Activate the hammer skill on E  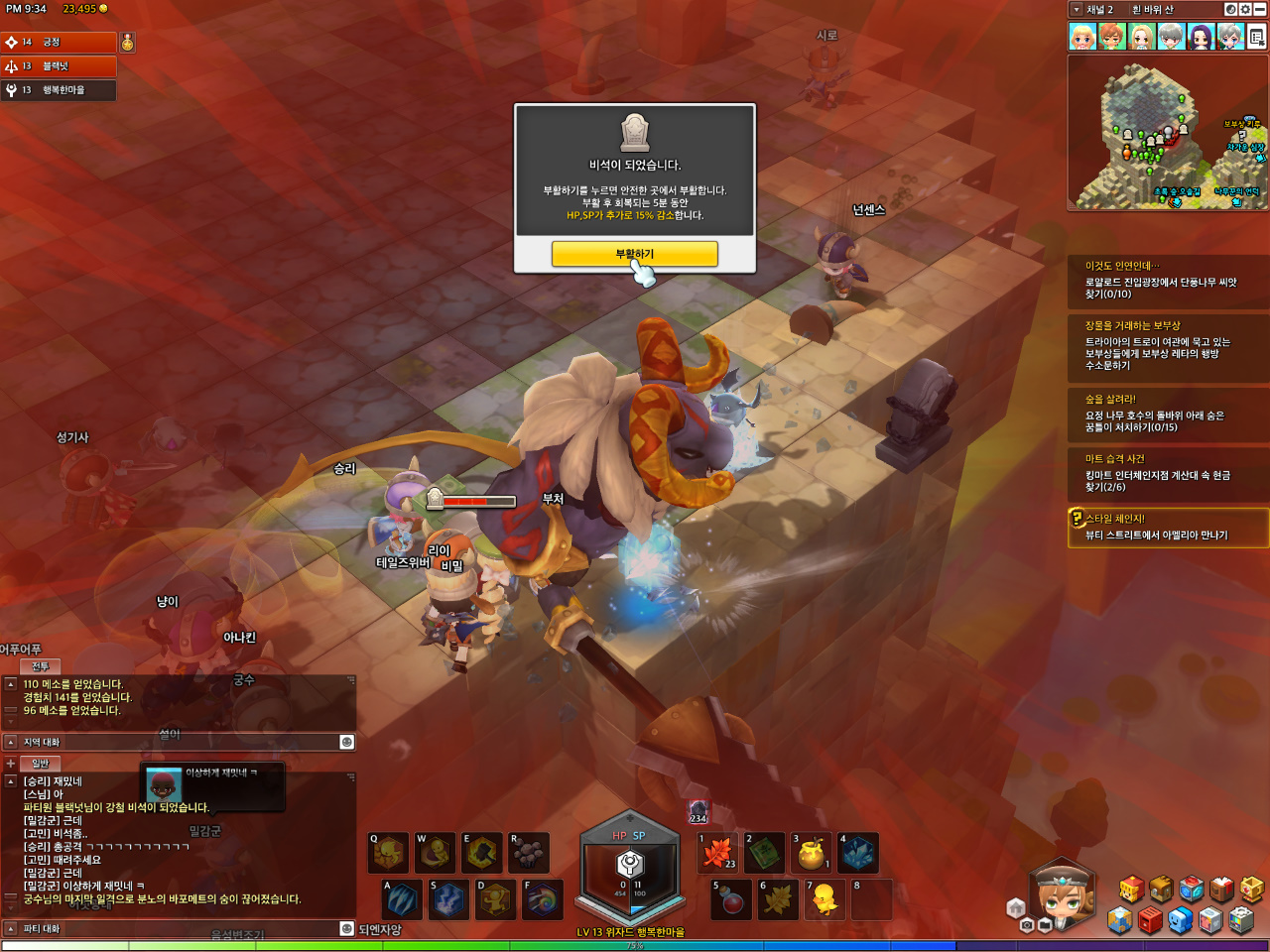tap(482, 852)
